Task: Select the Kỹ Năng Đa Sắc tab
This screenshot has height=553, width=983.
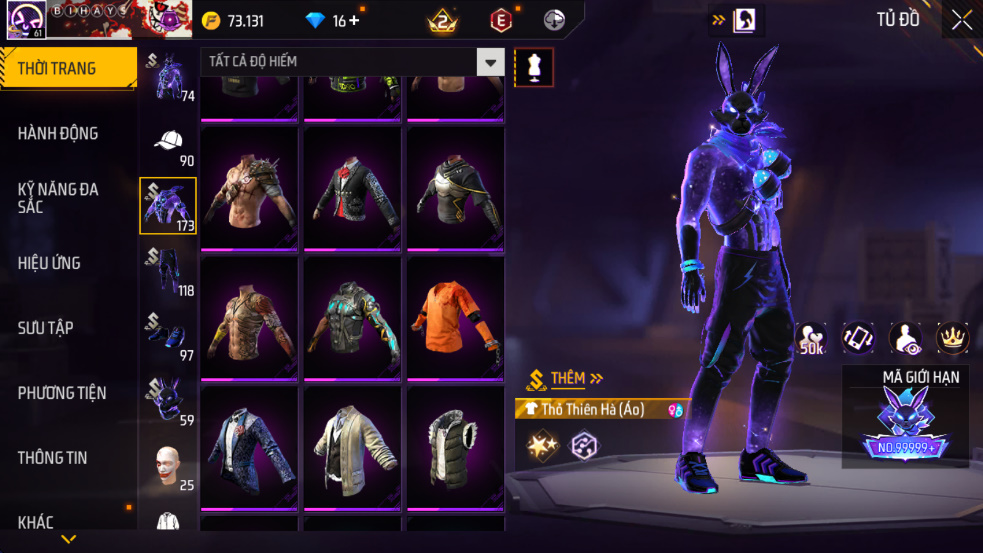Action: (58, 197)
